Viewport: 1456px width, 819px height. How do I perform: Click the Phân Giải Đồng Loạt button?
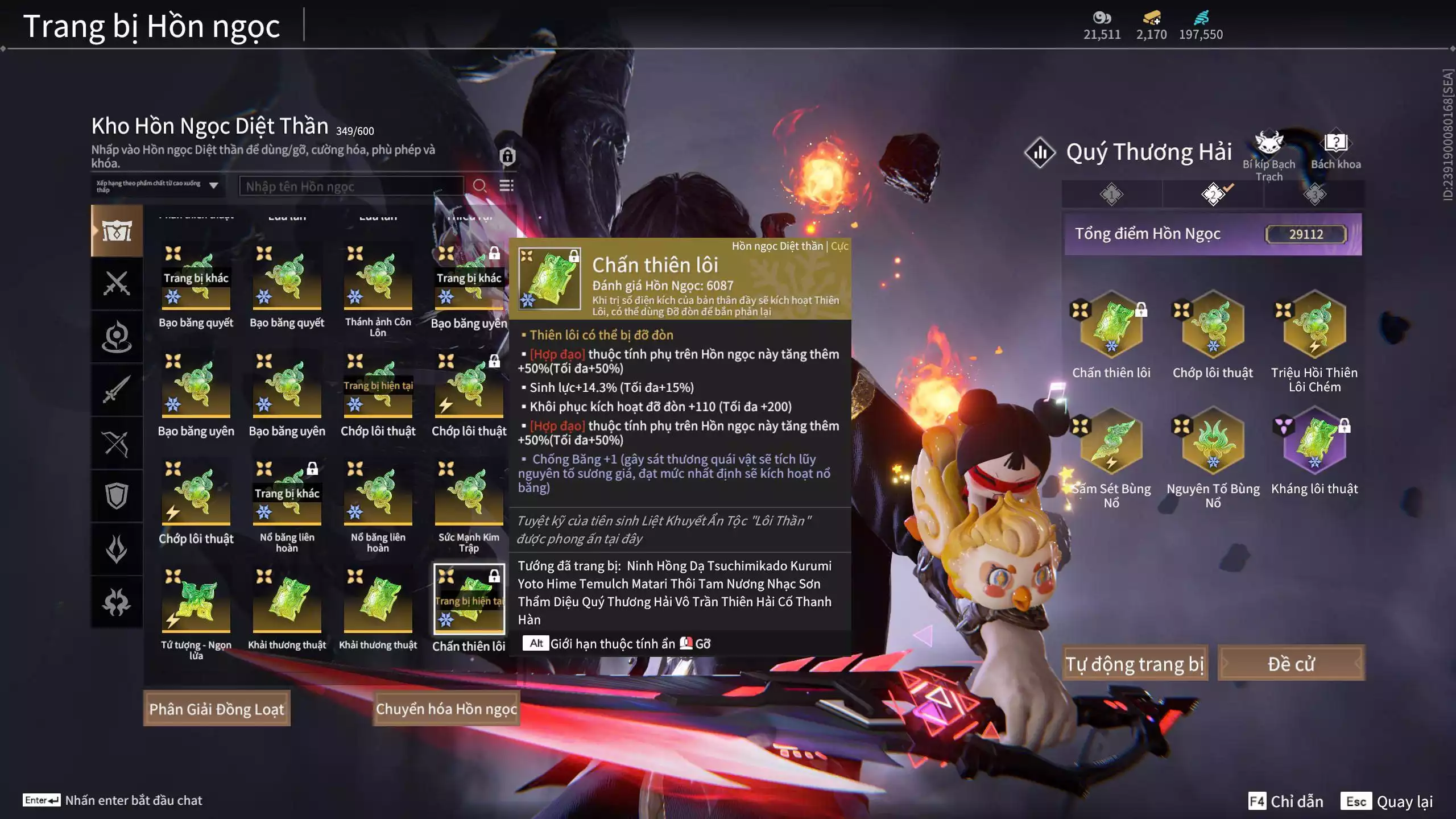[x=217, y=709]
